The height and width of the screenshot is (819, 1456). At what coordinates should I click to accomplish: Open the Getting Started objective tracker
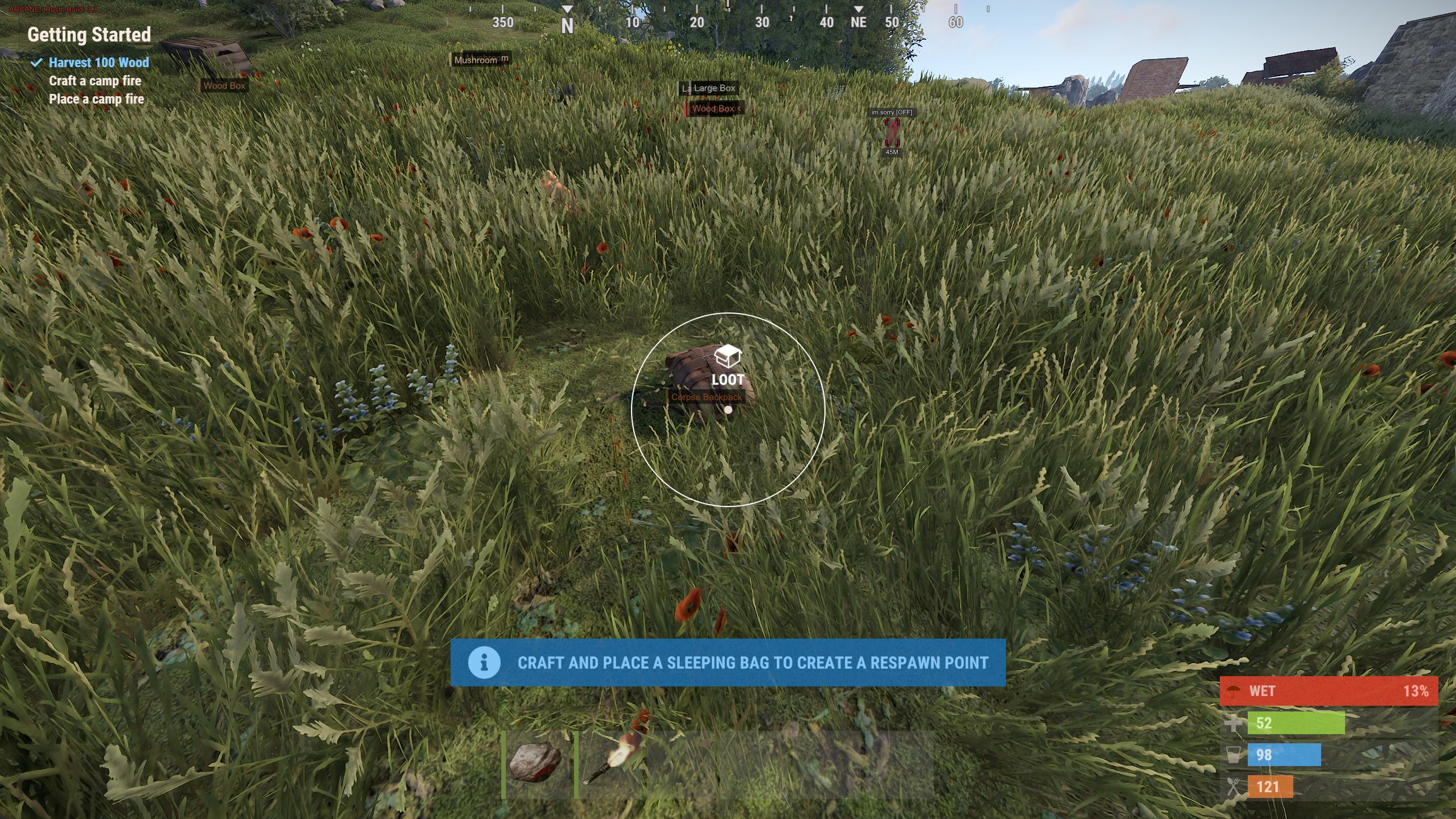coord(89,35)
